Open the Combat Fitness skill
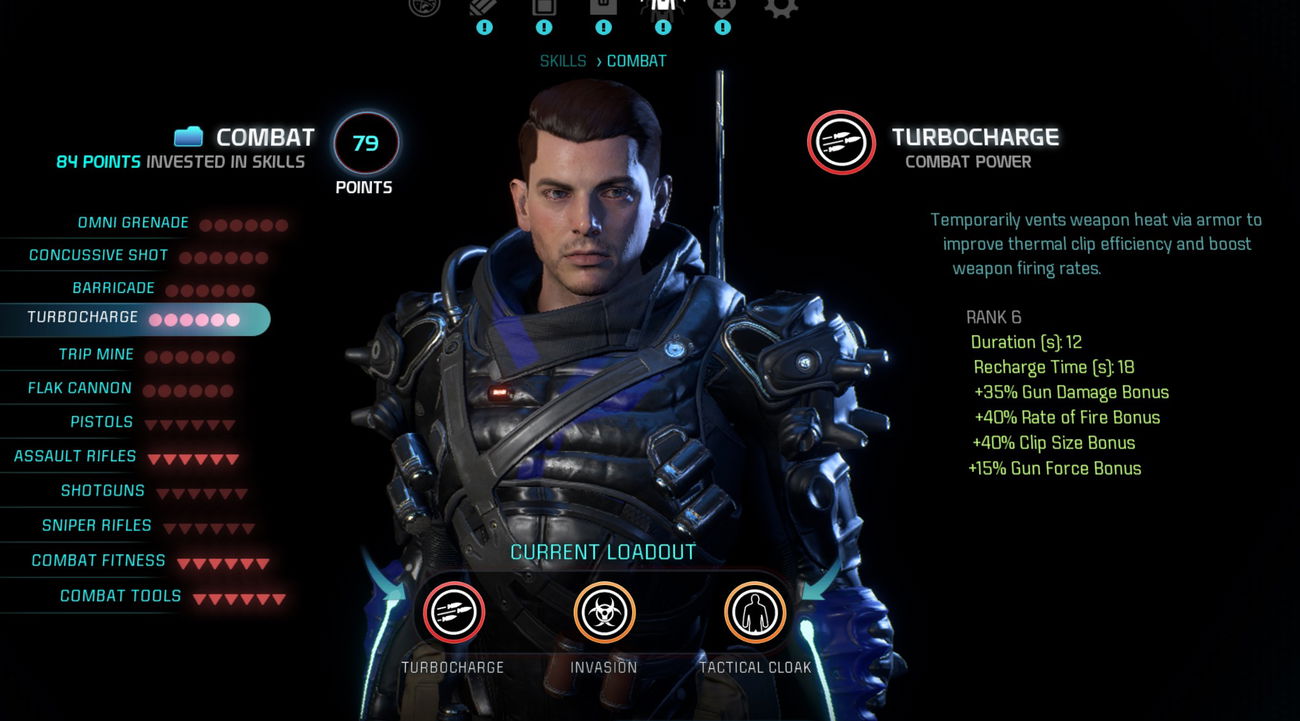This screenshot has width=1300, height=721. (100, 561)
